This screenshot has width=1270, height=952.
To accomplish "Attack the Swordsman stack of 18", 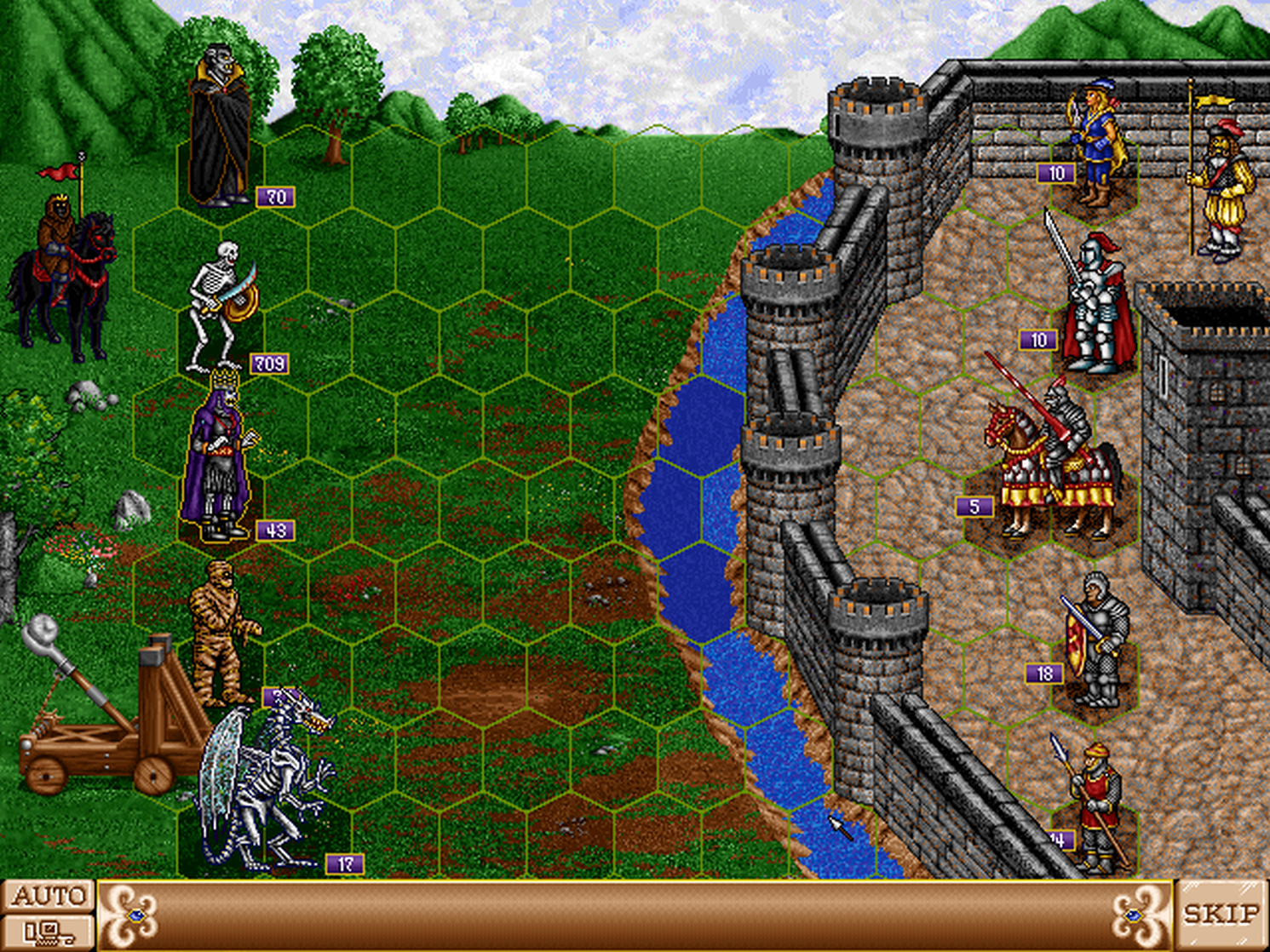I will coord(1095,634).
